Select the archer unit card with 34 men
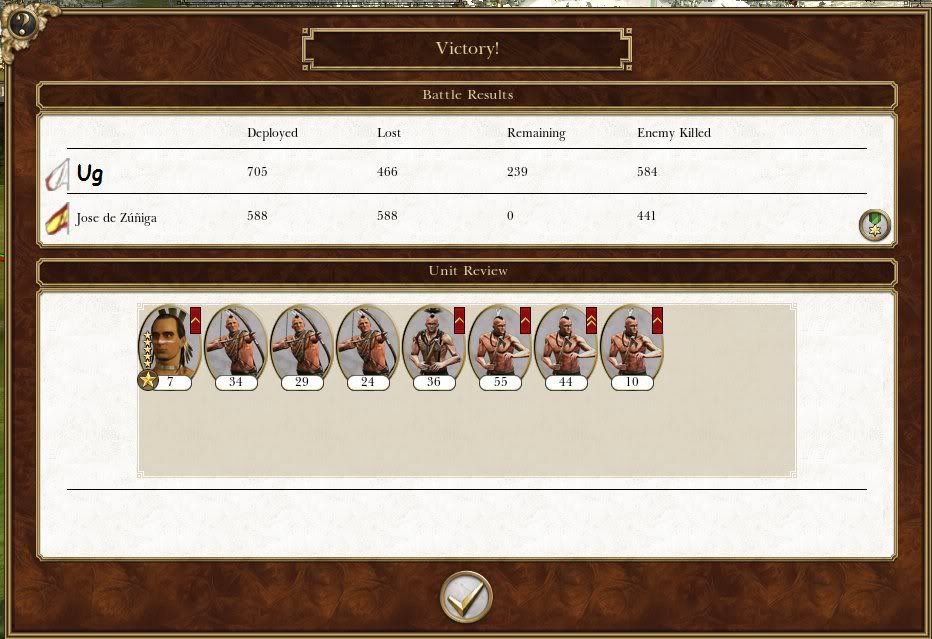The width and height of the screenshot is (932, 639). coord(235,345)
